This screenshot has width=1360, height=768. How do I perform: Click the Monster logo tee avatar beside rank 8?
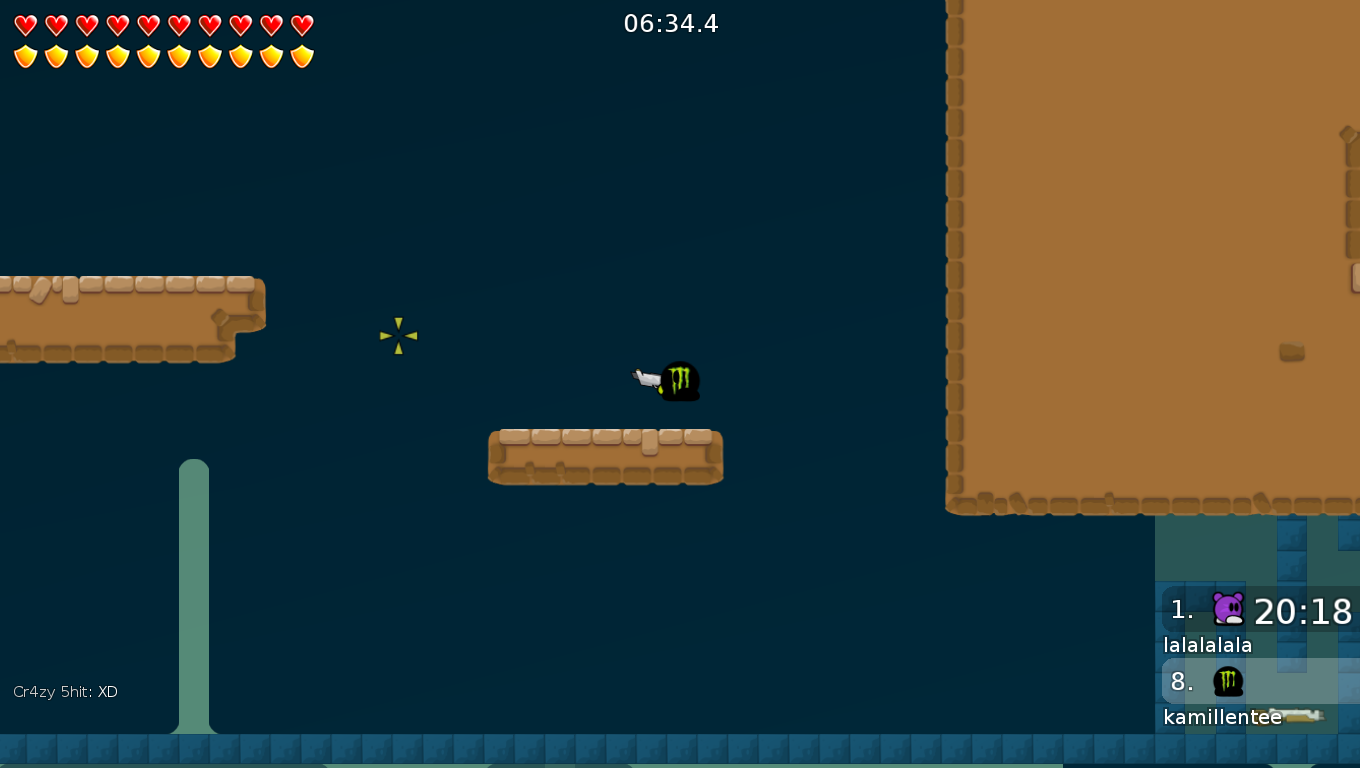pyautogui.click(x=1228, y=681)
